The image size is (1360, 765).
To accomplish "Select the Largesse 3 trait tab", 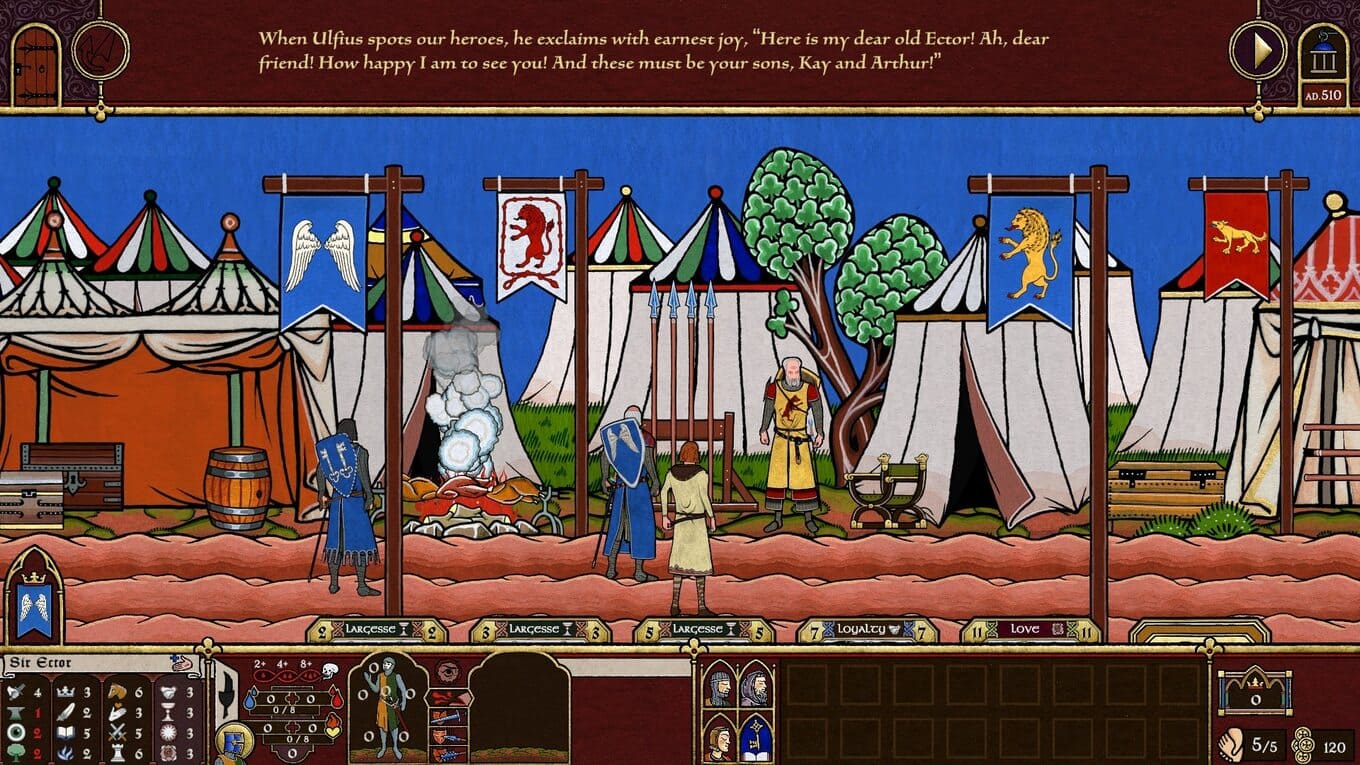I will (540, 630).
